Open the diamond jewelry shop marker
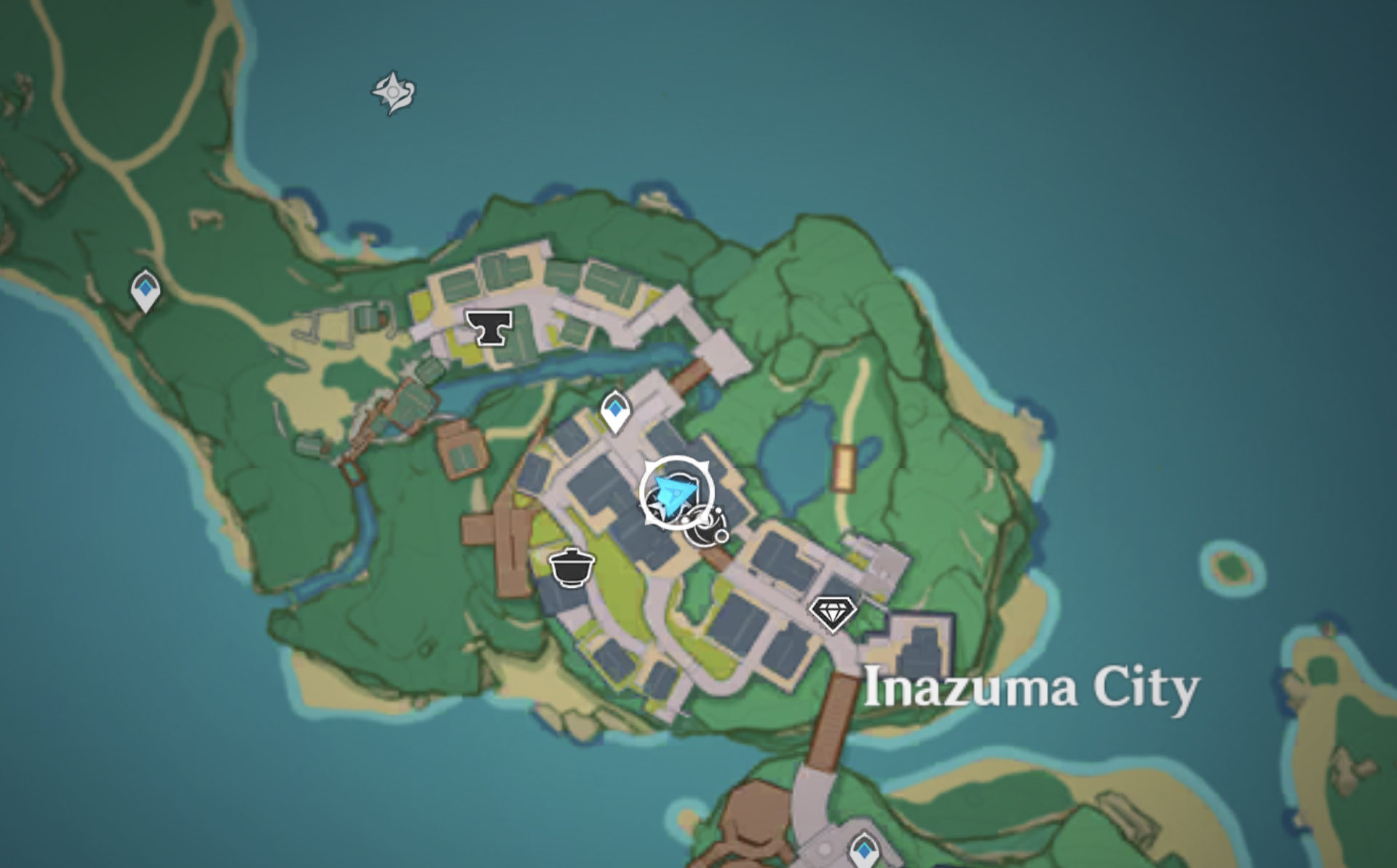 click(834, 613)
